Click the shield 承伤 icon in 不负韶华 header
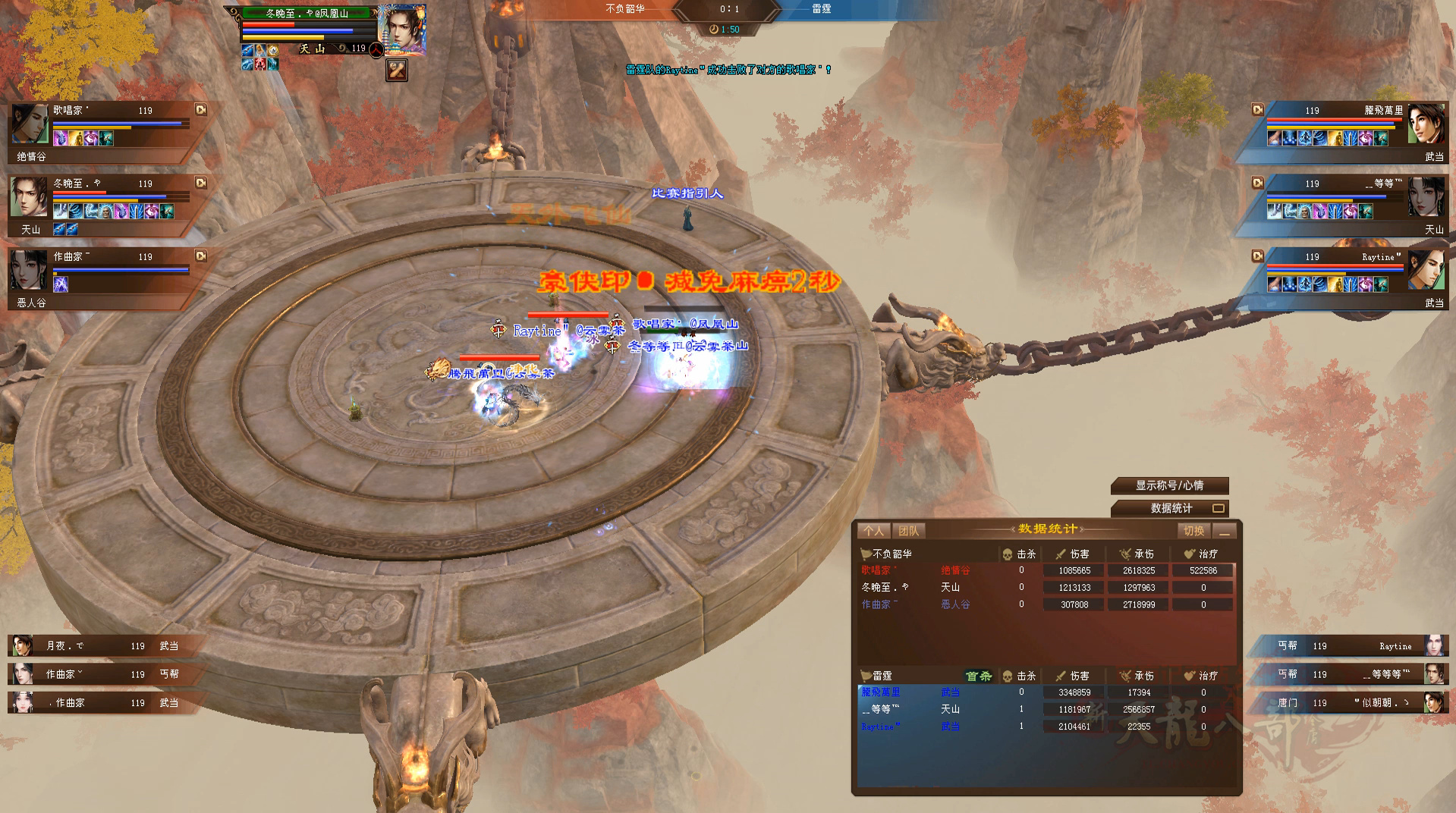The height and width of the screenshot is (813, 1456). point(1126,554)
